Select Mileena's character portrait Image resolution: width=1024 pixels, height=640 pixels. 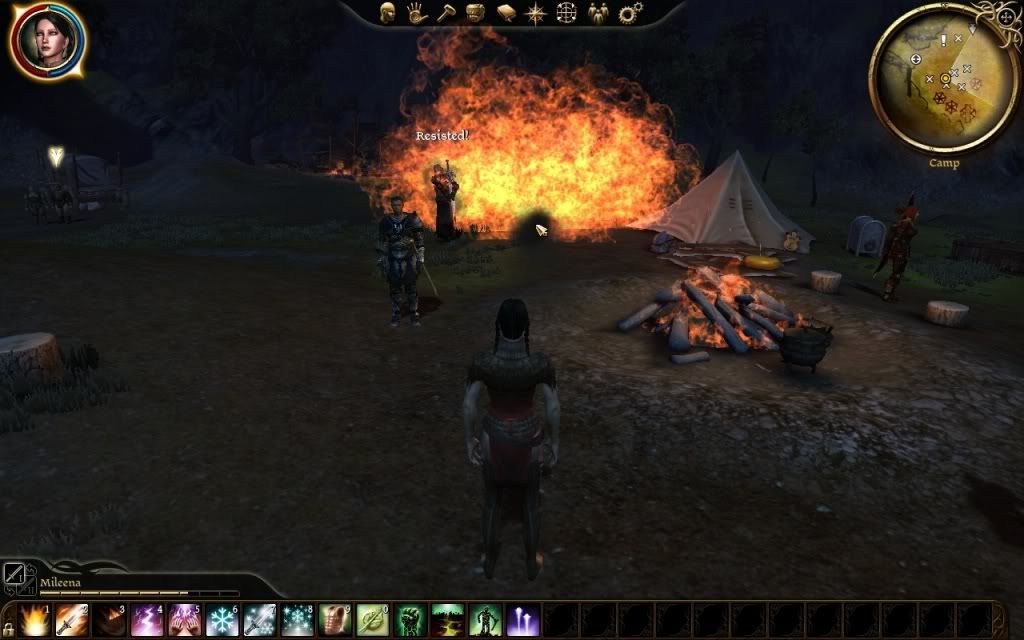tap(47, 38)
